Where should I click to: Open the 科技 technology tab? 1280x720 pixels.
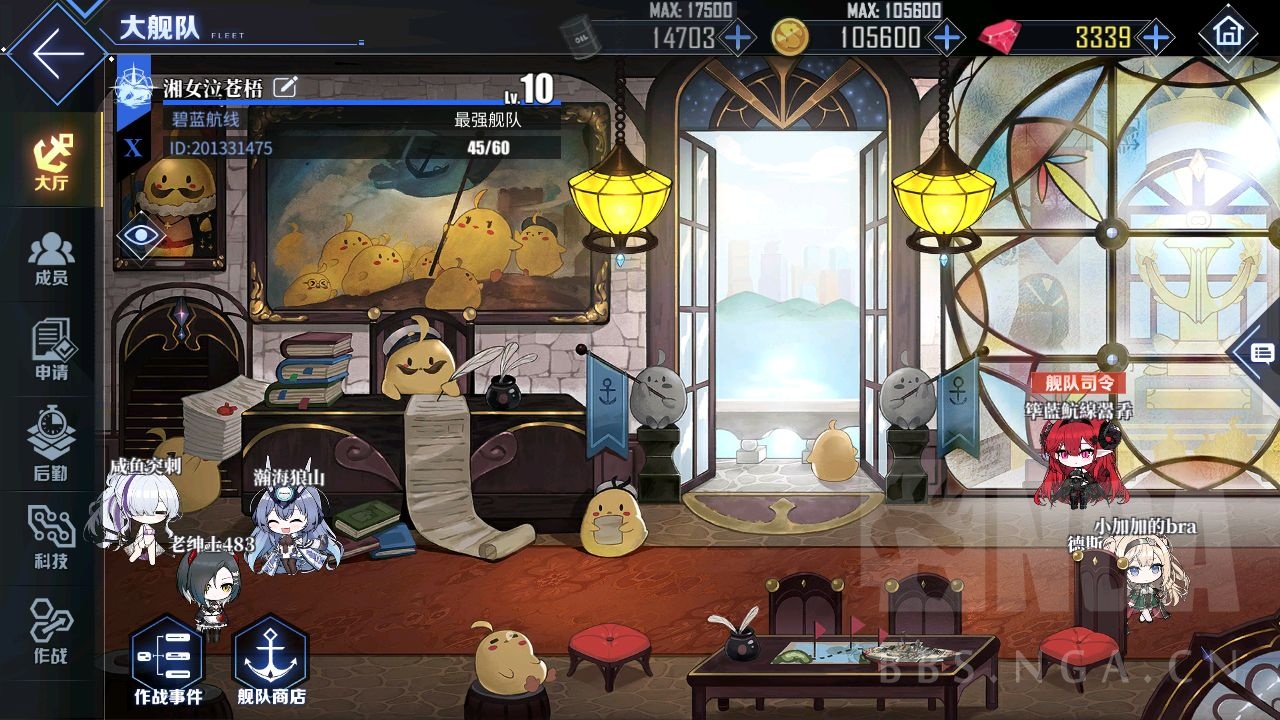(x=51, y=537)
